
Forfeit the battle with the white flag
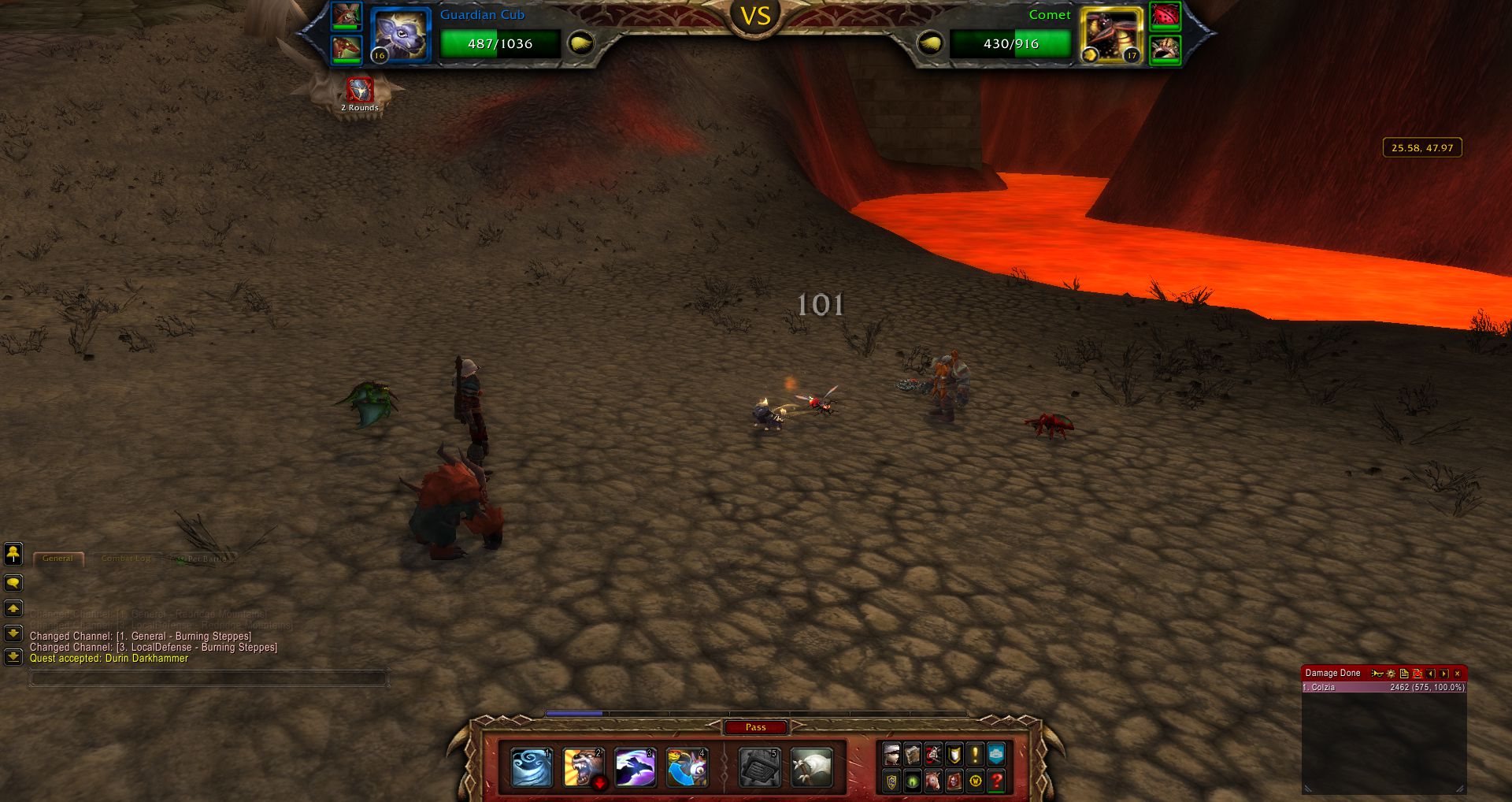pos(811,768)
